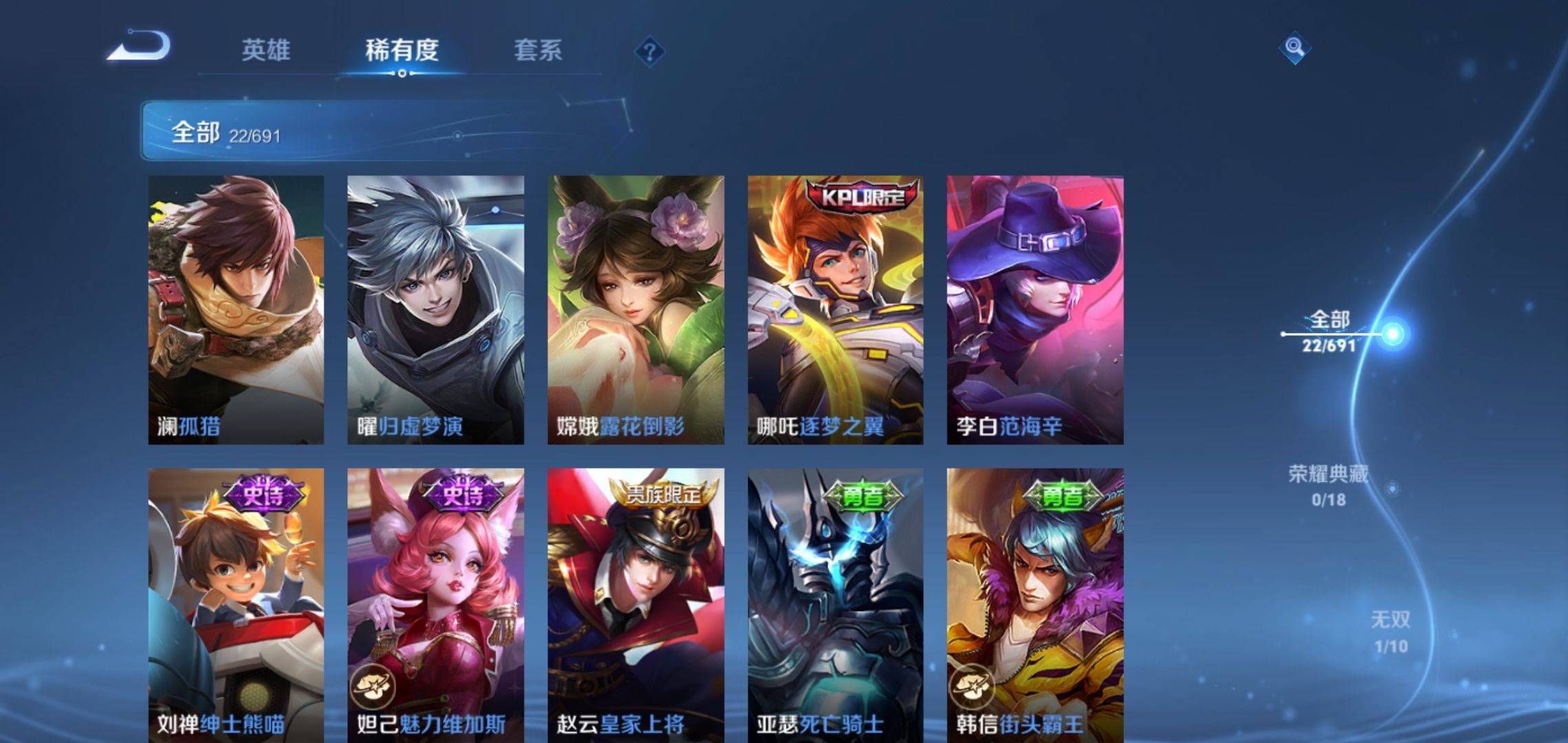Pick the 哪吒 逐梦之翼 KPL skin
The width and height of the screenshot is (1568, 743).
click(x=836, y=310)
